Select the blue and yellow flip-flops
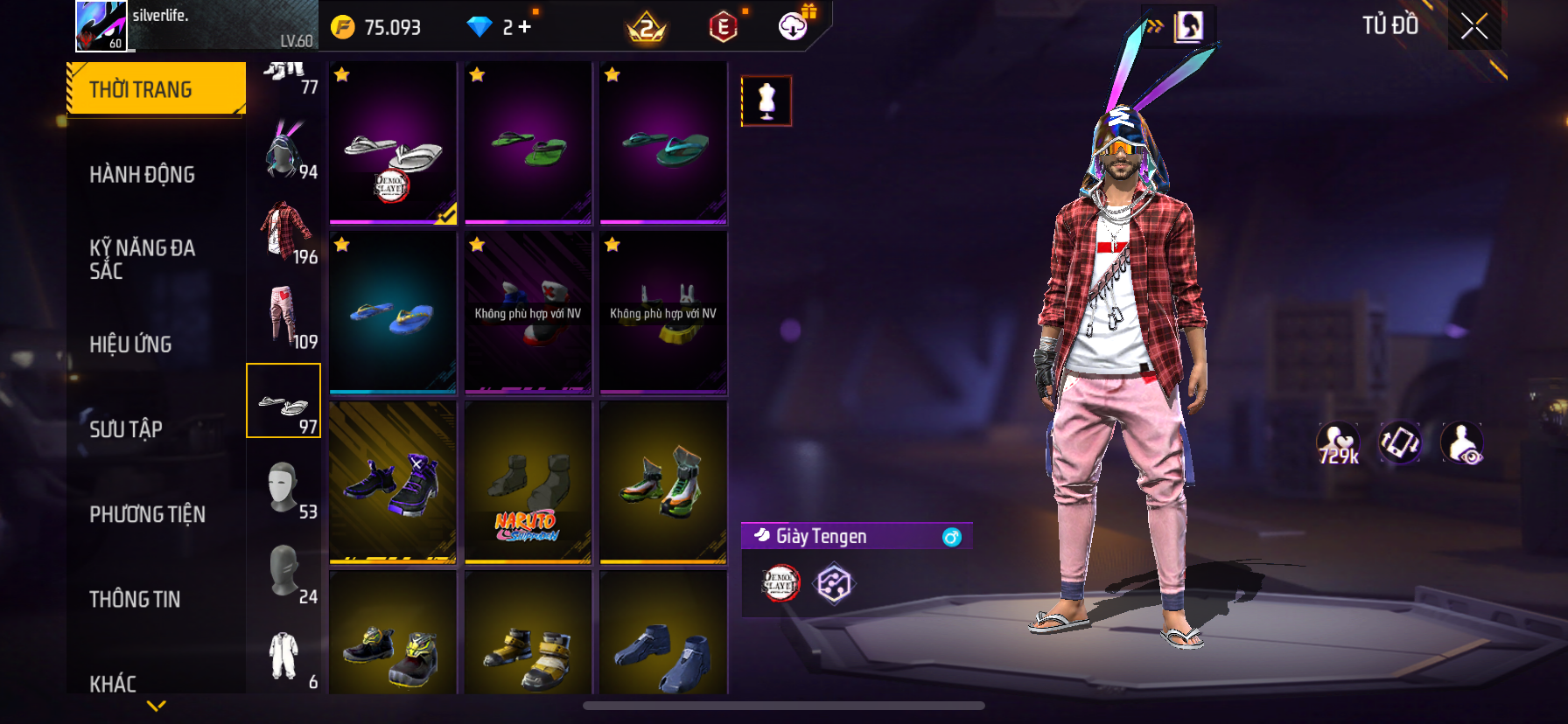The width and height of the screenshot is (1568, 724). 393,313
